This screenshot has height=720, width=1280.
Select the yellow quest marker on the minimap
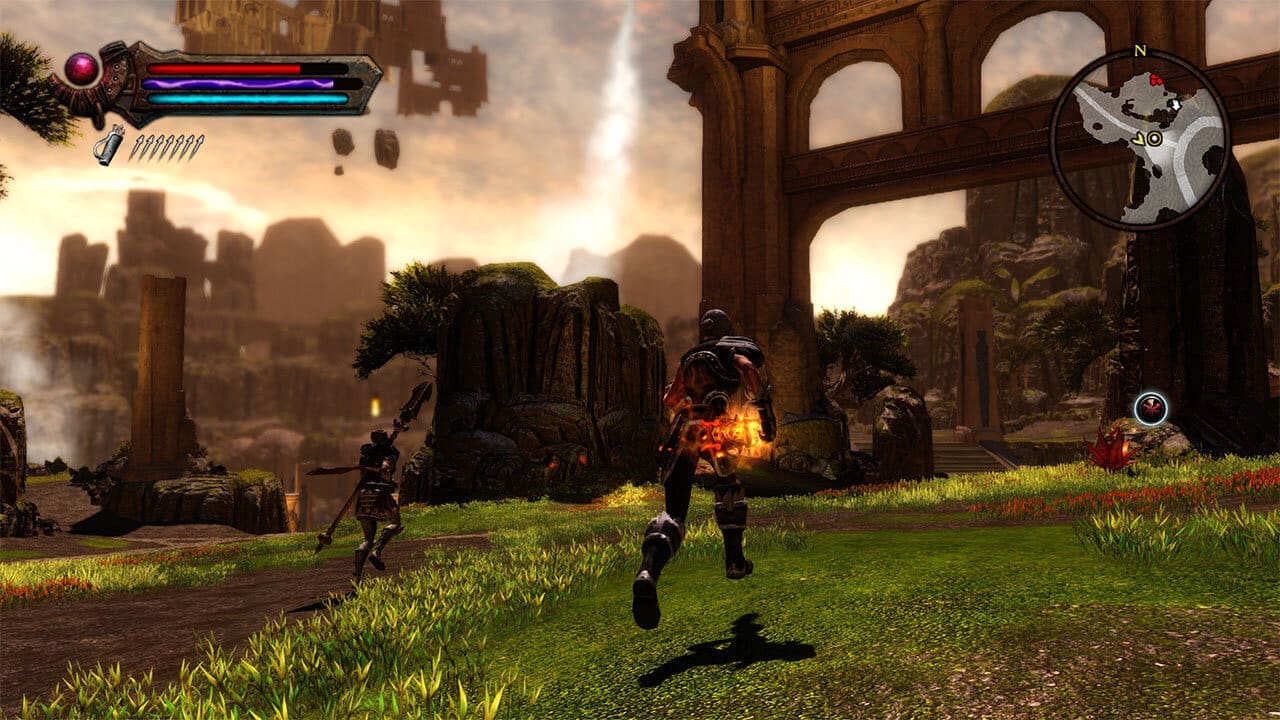pos(1154,139)
